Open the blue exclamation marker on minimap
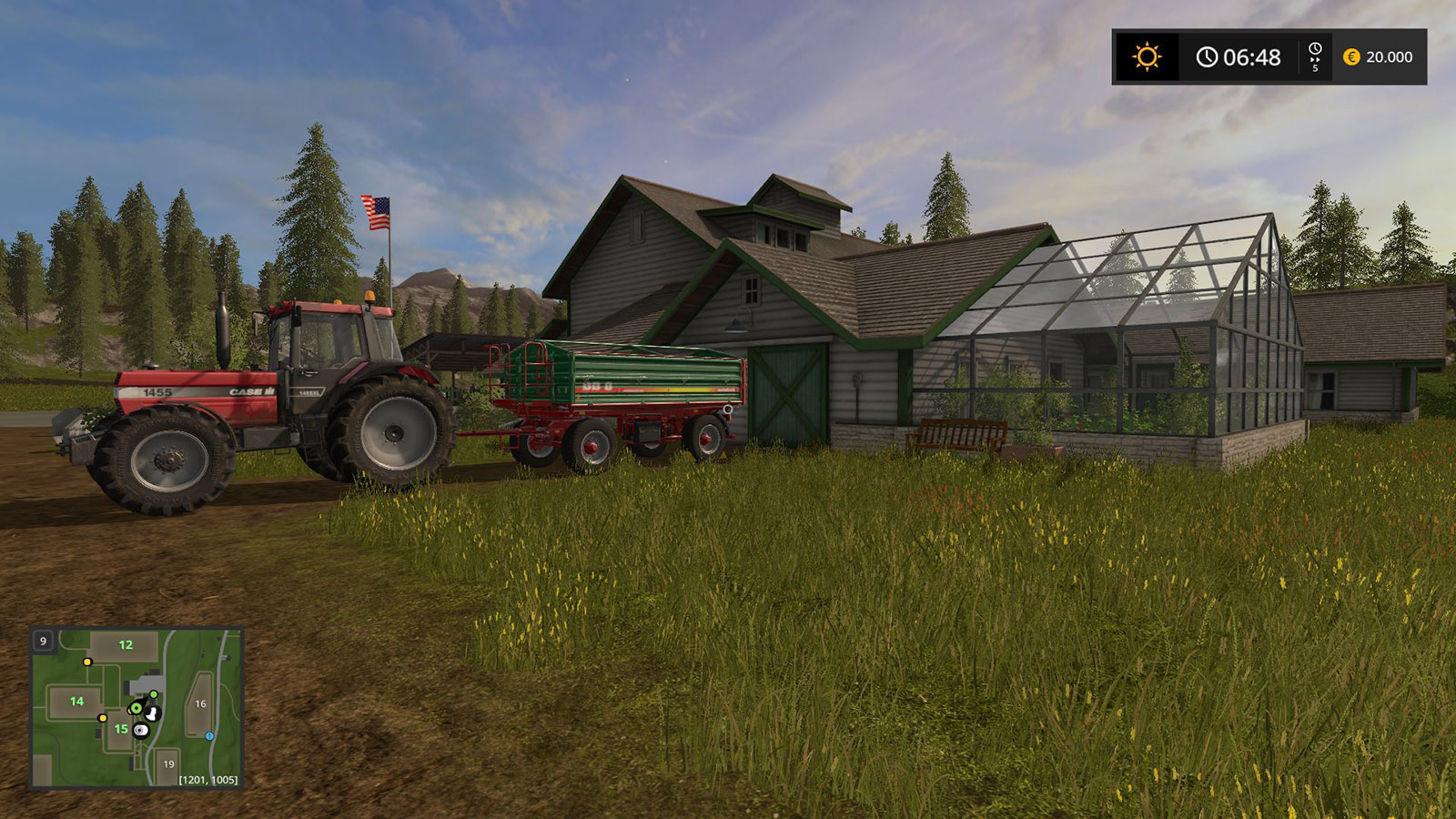Viewport: 1456px width, 819px height. 209,735
